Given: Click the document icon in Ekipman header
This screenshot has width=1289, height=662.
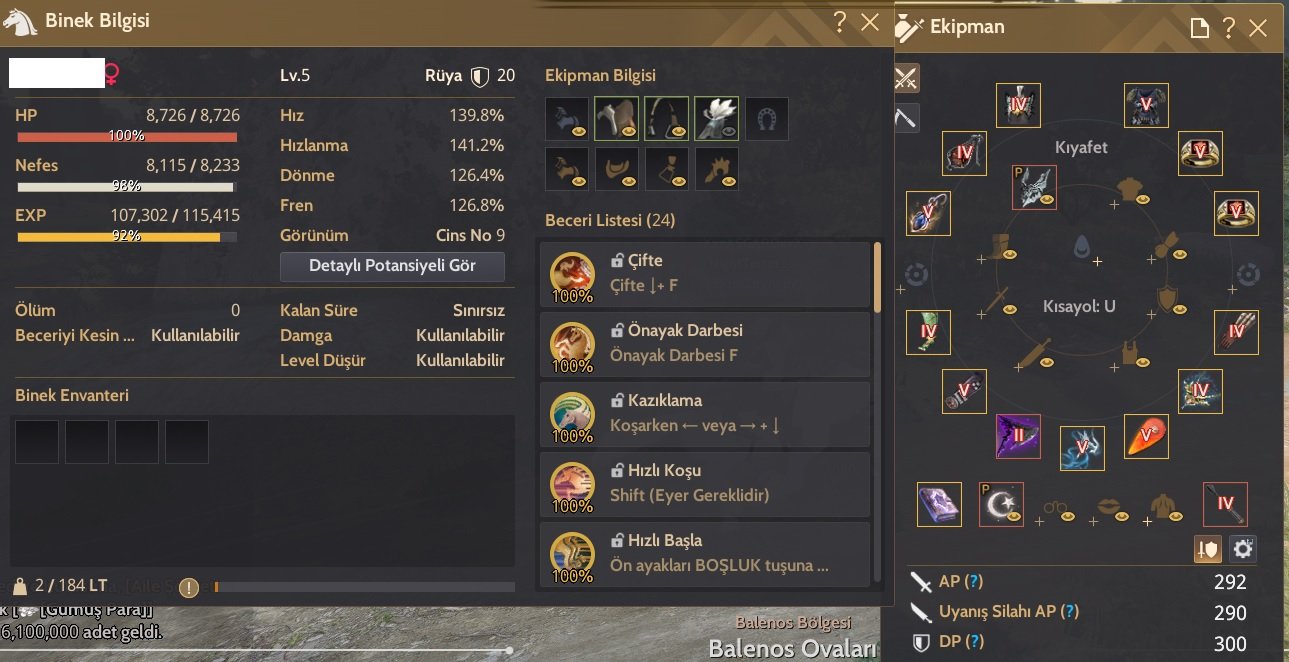Looking at the screenshot, I should [x=1199, y=28].
